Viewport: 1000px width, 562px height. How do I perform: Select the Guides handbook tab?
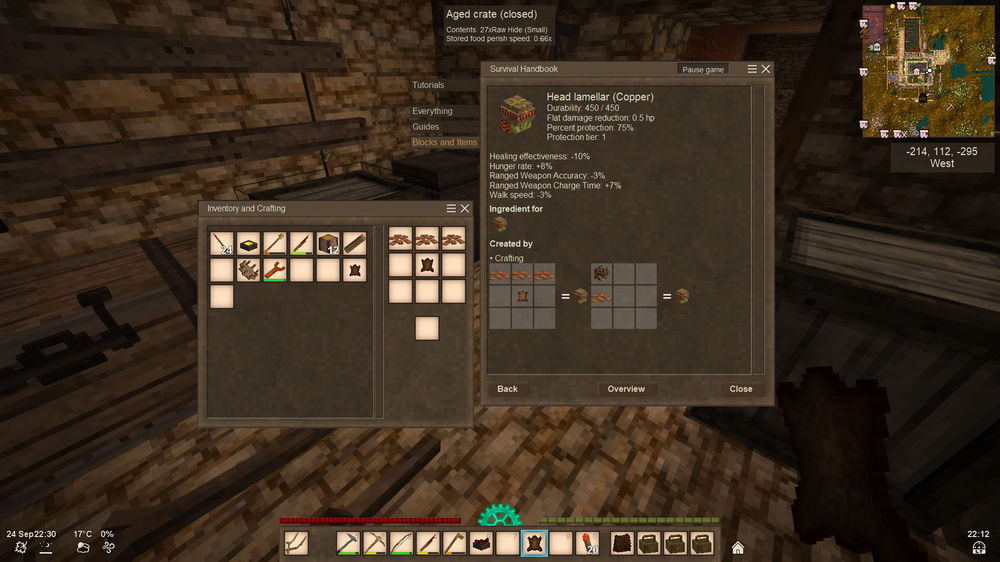[x=426, y=127]
